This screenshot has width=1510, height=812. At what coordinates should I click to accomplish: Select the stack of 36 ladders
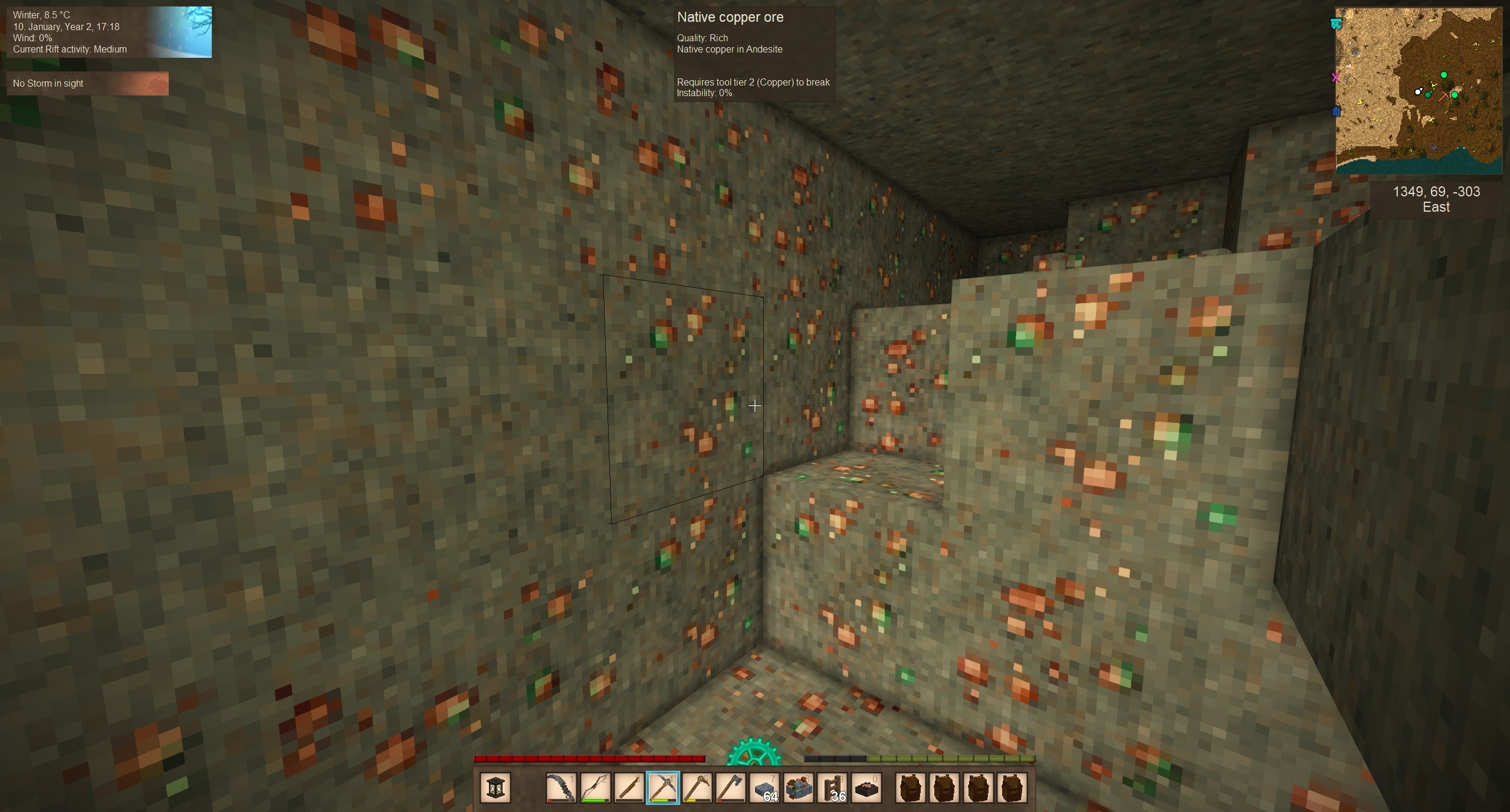(x=832, y=788)
